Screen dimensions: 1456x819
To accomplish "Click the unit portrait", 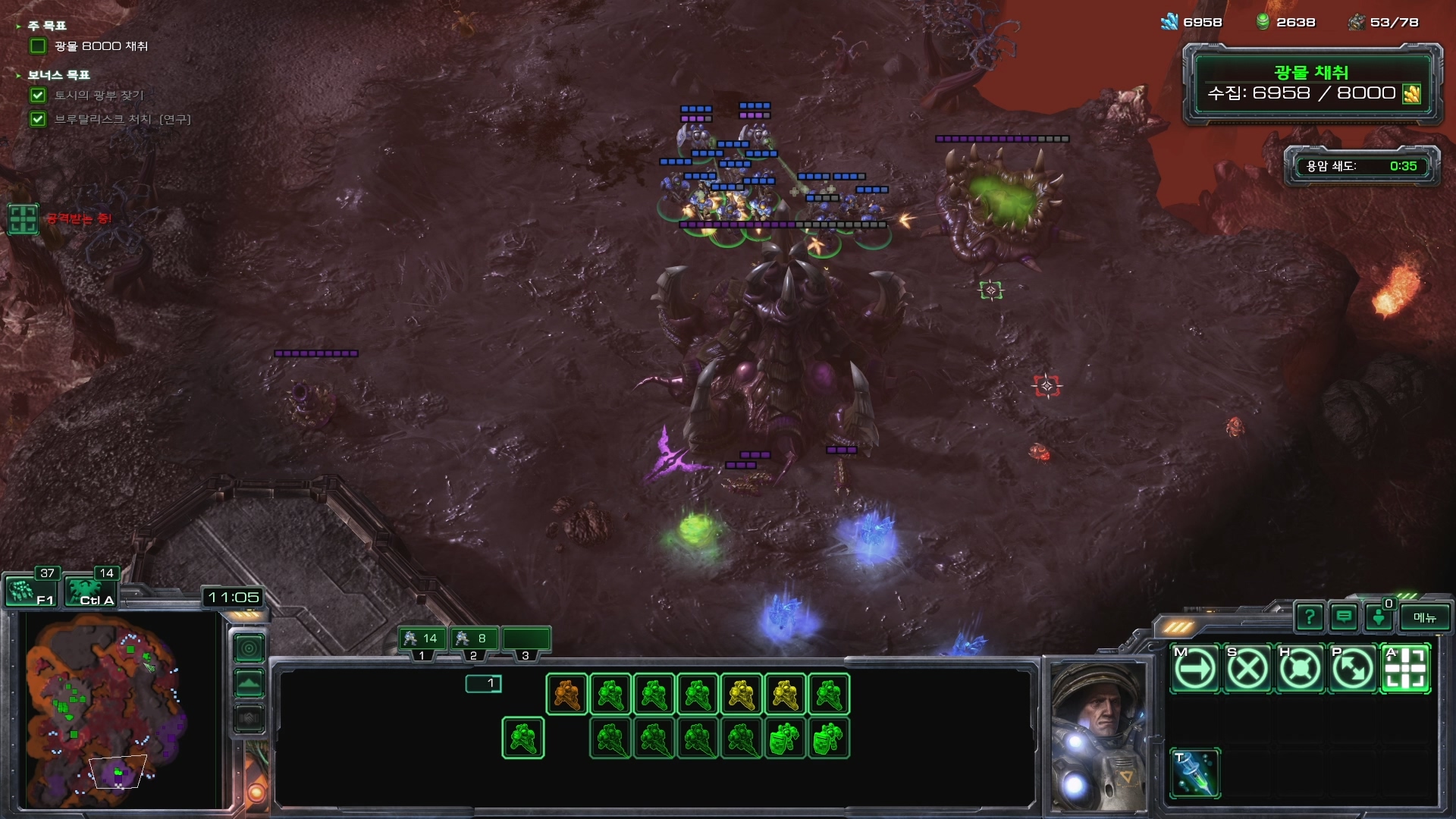I will [1097, 734].
